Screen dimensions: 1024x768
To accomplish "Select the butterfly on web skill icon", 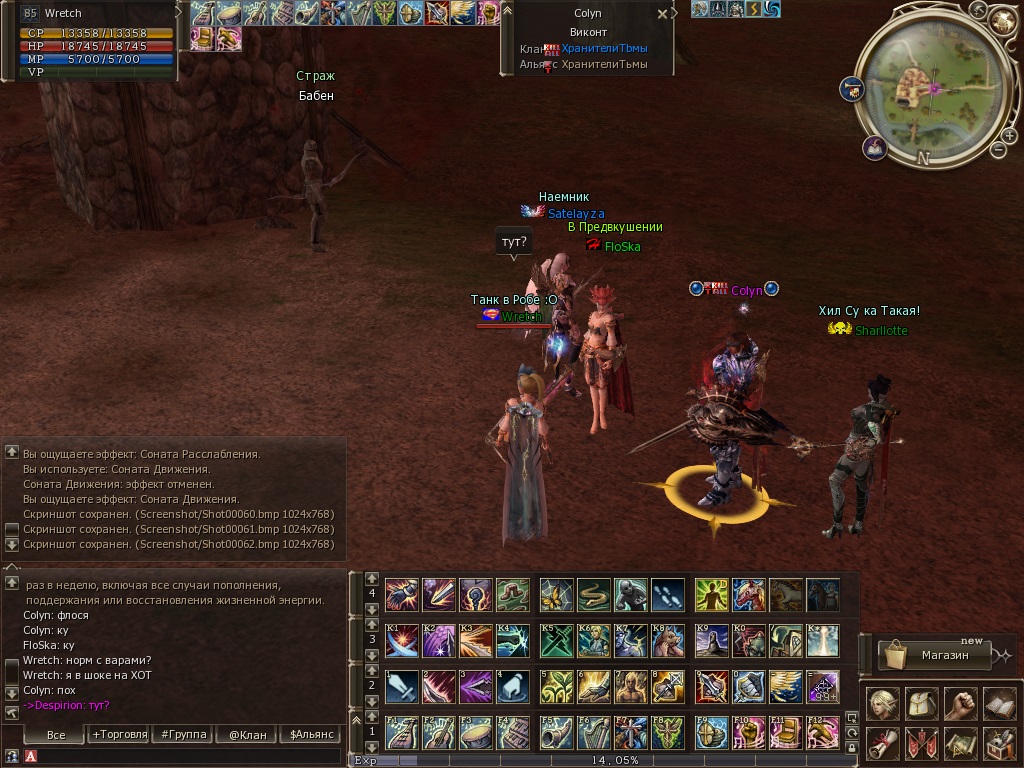I will pyautogui.click(x=556, y=594).
